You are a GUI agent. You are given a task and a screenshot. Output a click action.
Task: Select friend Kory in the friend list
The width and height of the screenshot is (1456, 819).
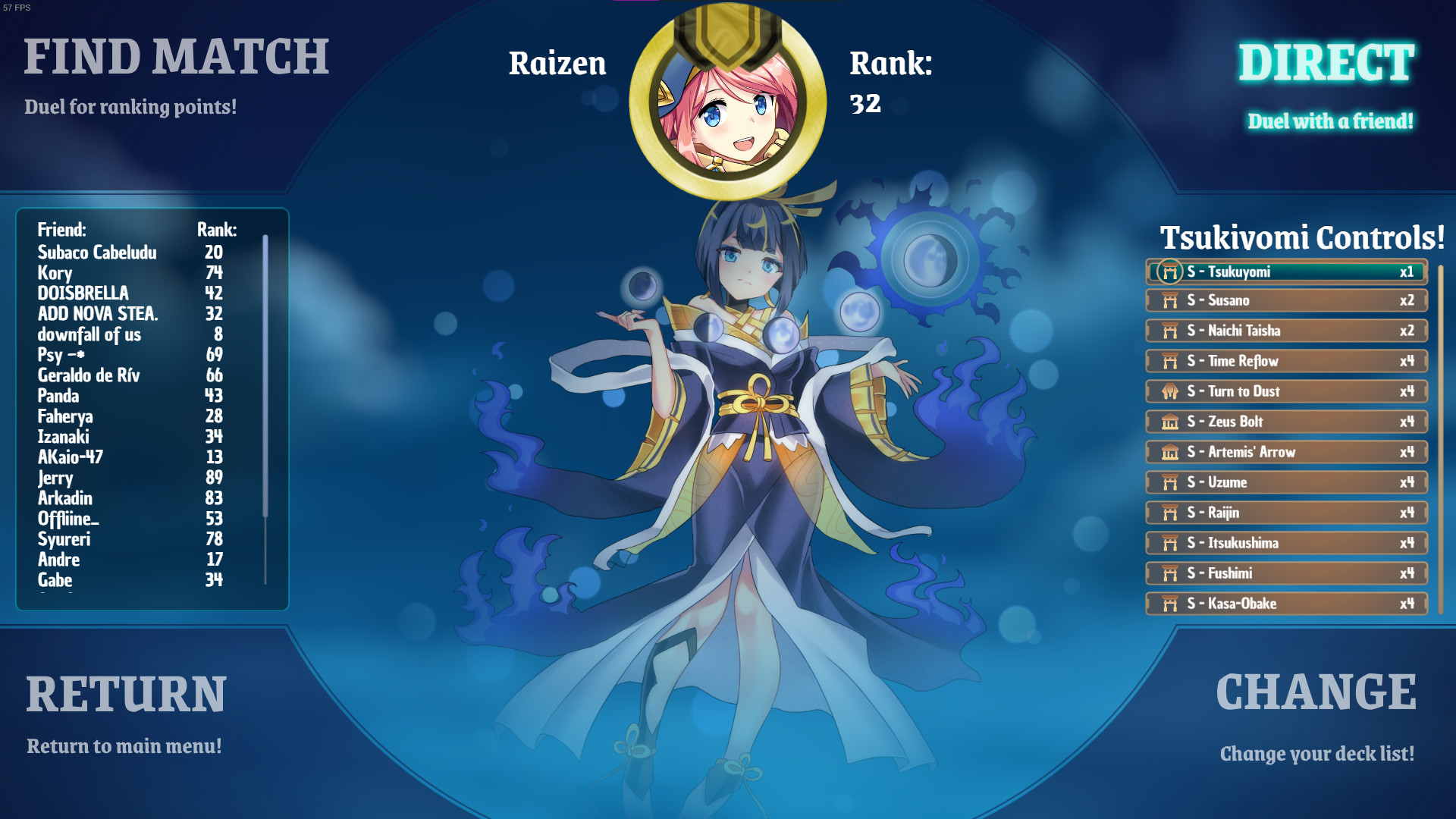tap(55, 273)
